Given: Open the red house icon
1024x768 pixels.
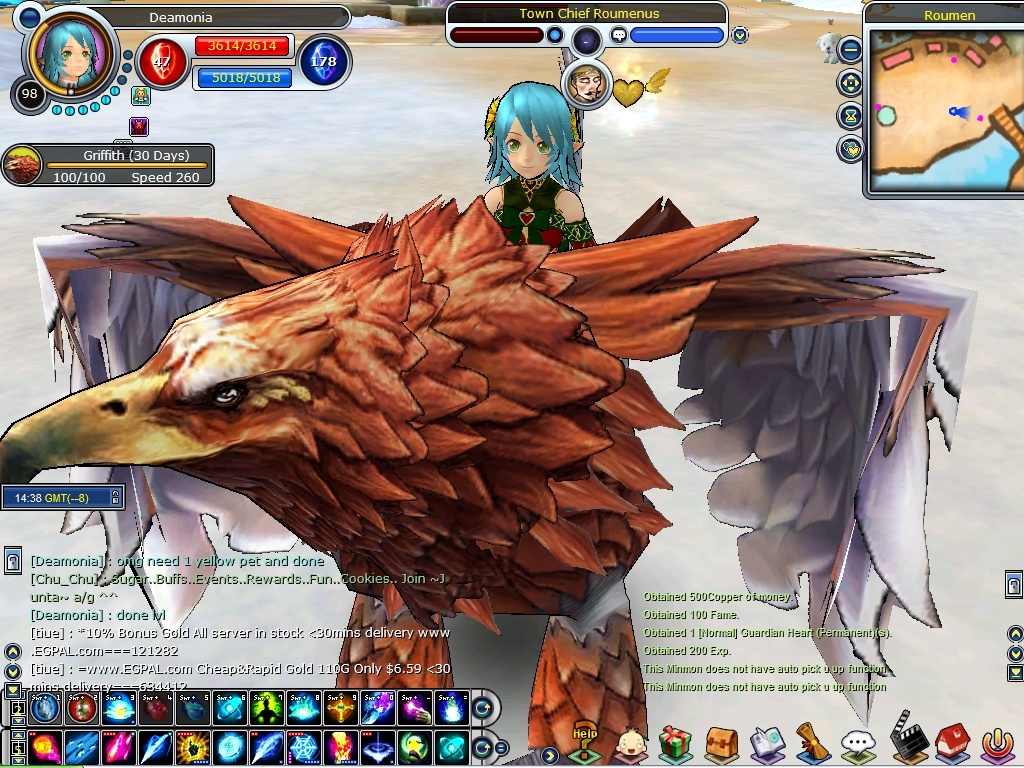Looking at the screenshot, I should click(951, 742).
